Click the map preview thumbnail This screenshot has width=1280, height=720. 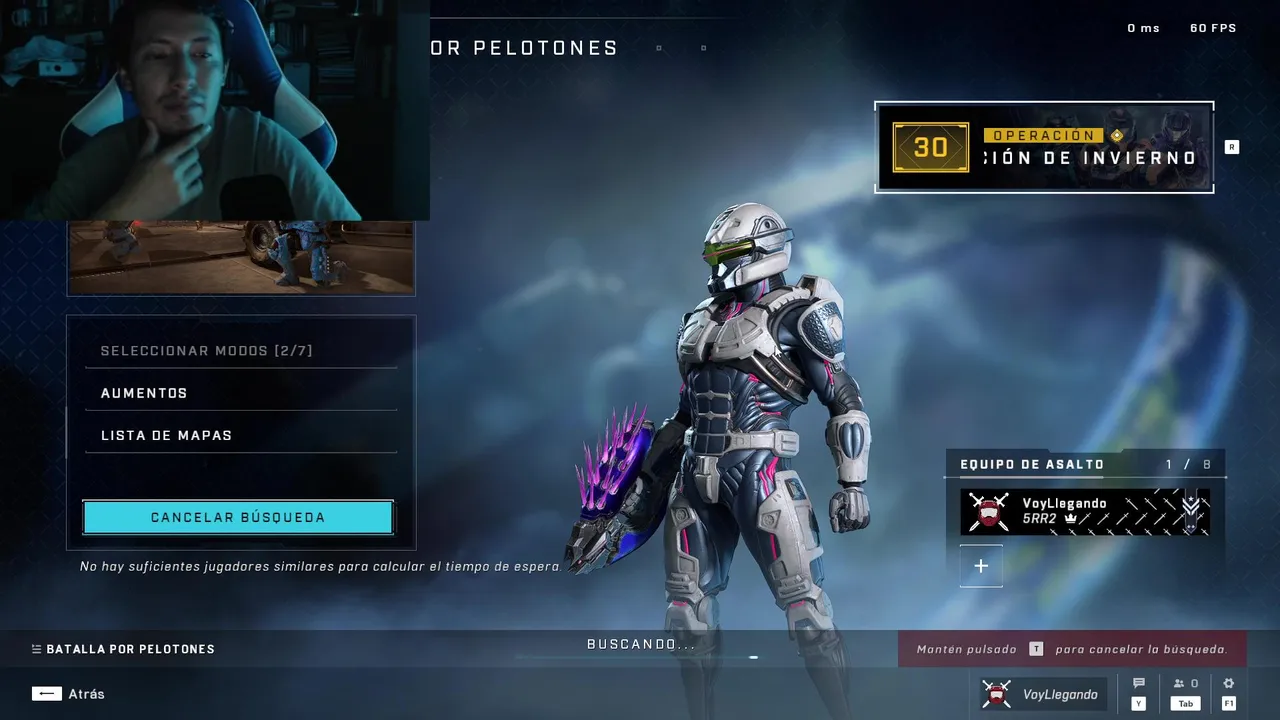click(x=240, y=257)
